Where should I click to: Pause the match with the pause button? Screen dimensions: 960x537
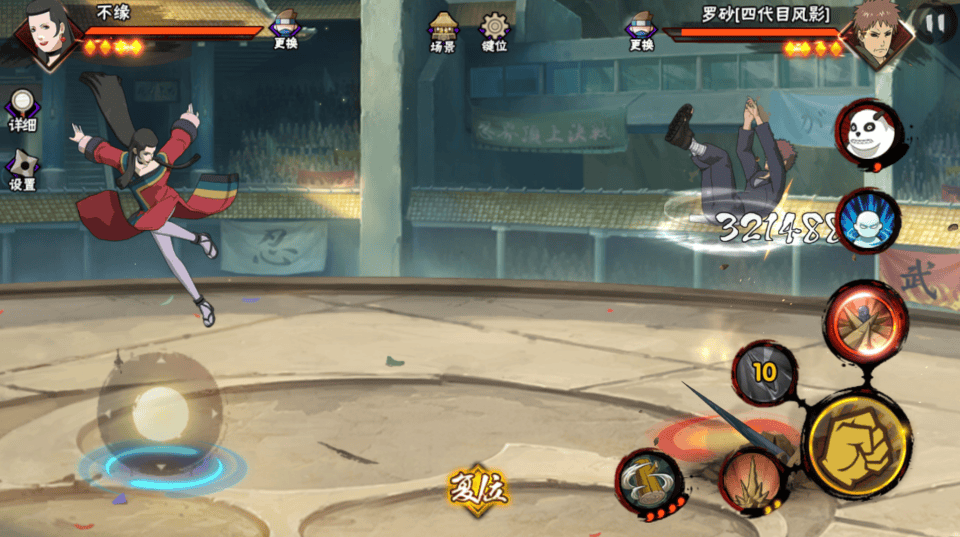tap(936, 22)
